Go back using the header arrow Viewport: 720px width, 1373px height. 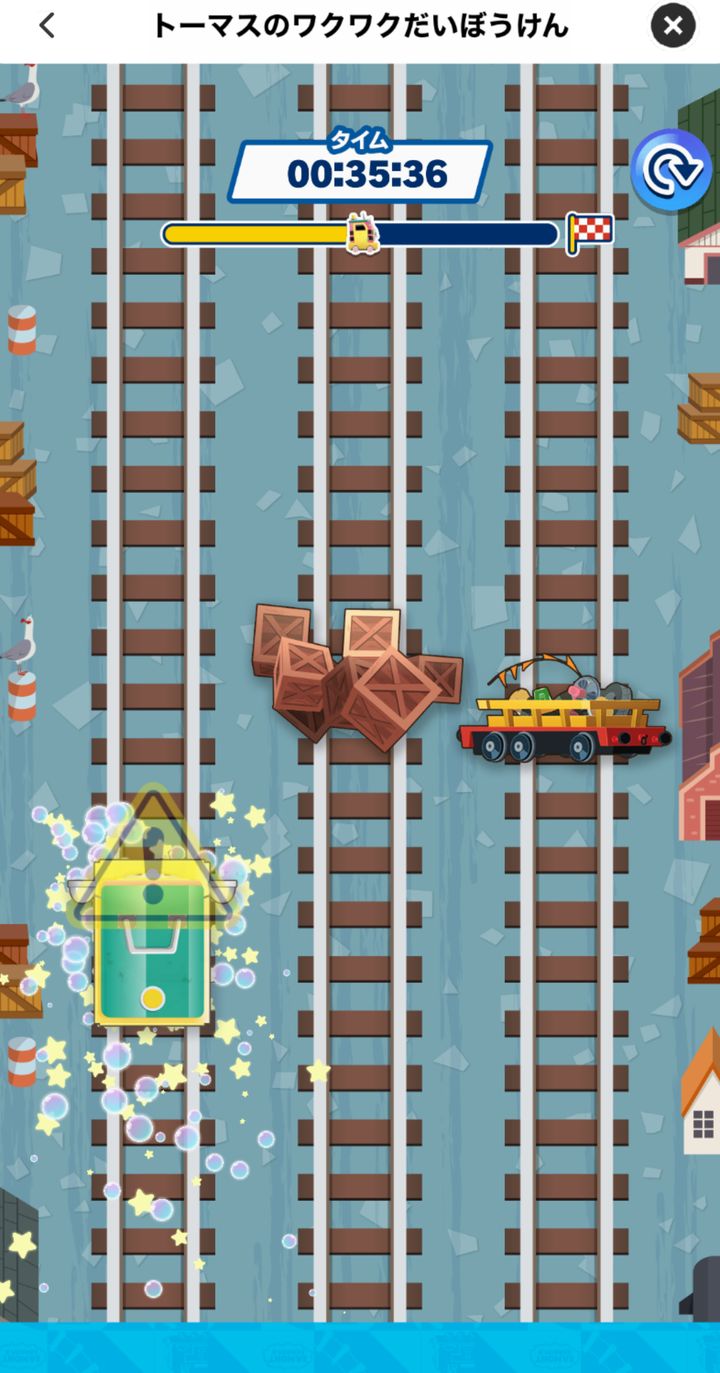click(x=47, y=26)
